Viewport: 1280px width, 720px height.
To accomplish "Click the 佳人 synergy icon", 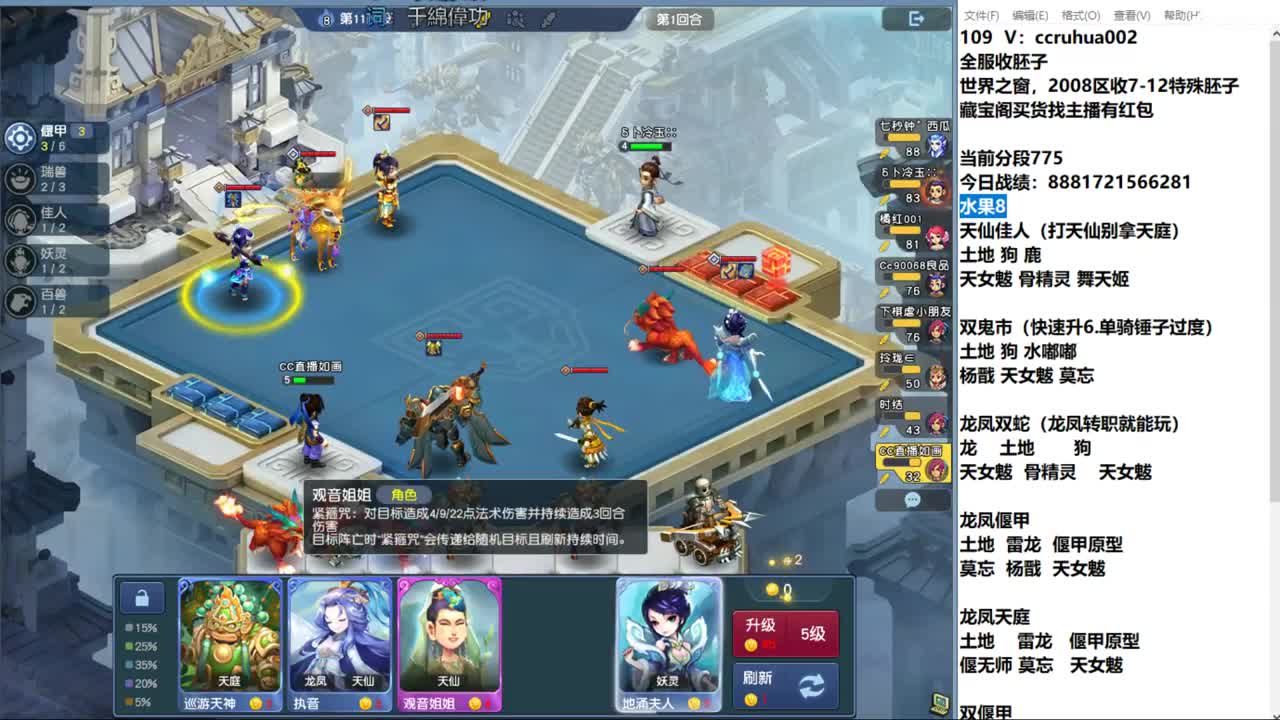I will (20, 221).
